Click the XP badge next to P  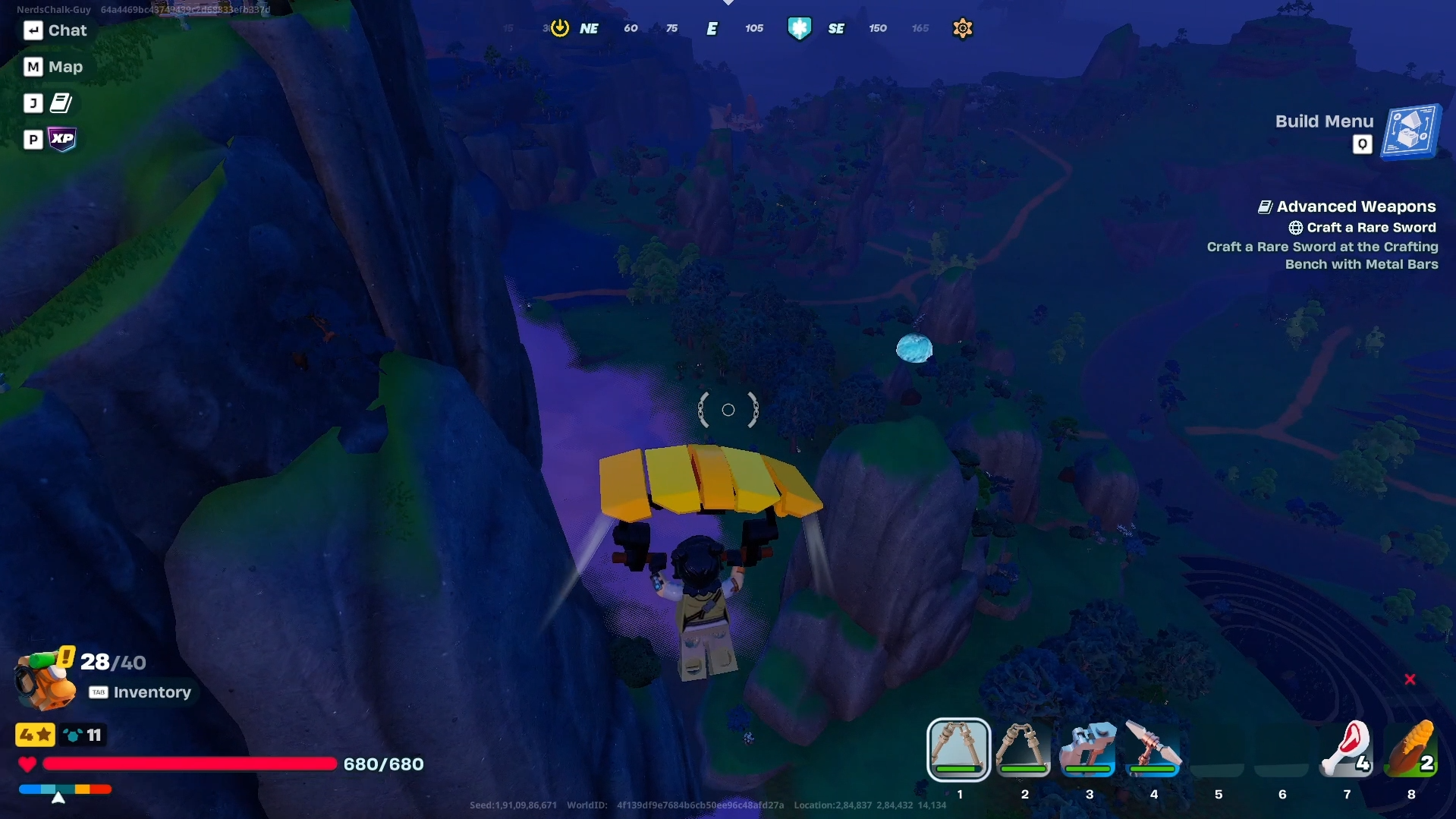click(x=62, y=139)
